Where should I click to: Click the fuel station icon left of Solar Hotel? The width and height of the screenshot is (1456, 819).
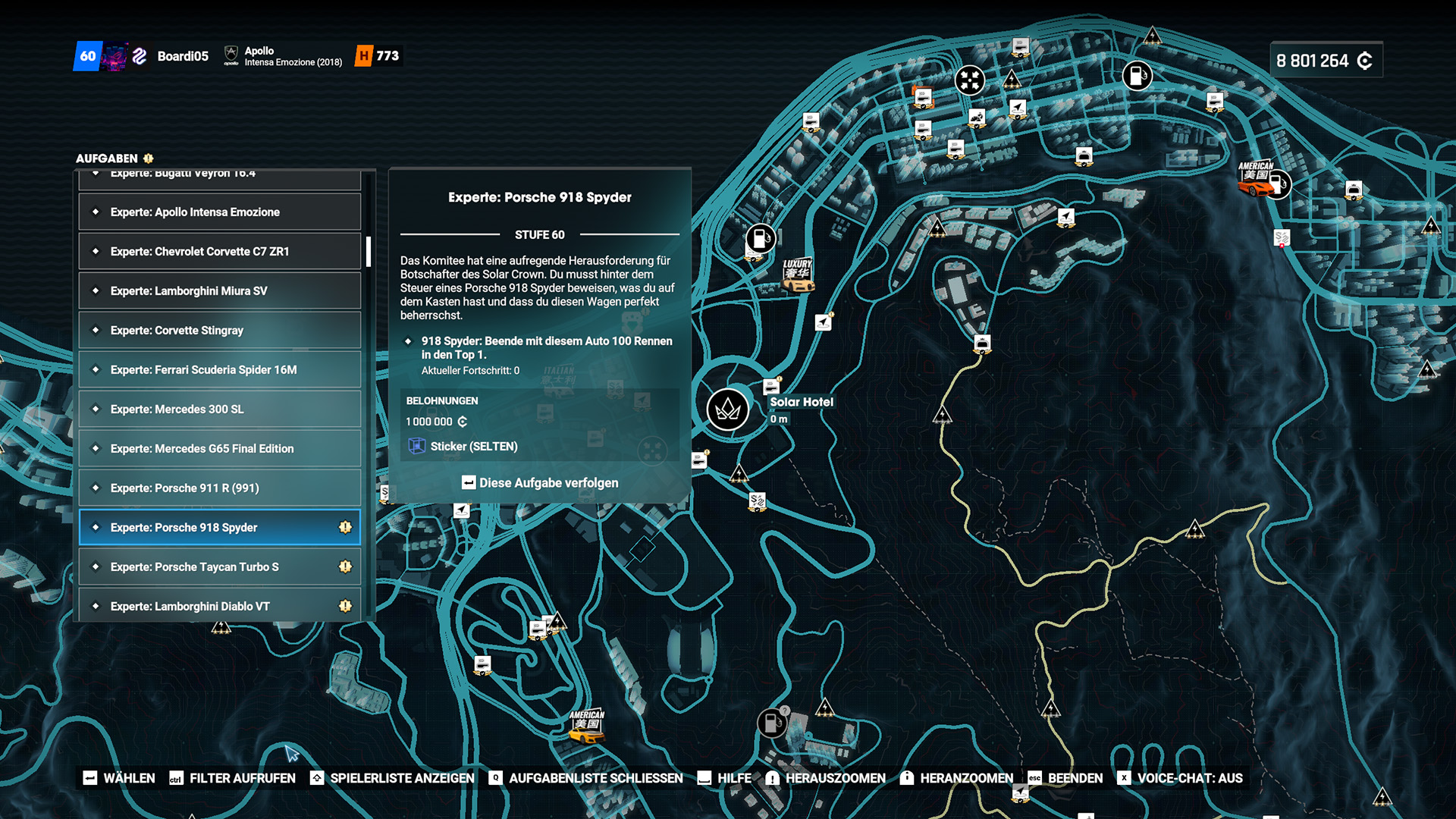tap(759, 237)
